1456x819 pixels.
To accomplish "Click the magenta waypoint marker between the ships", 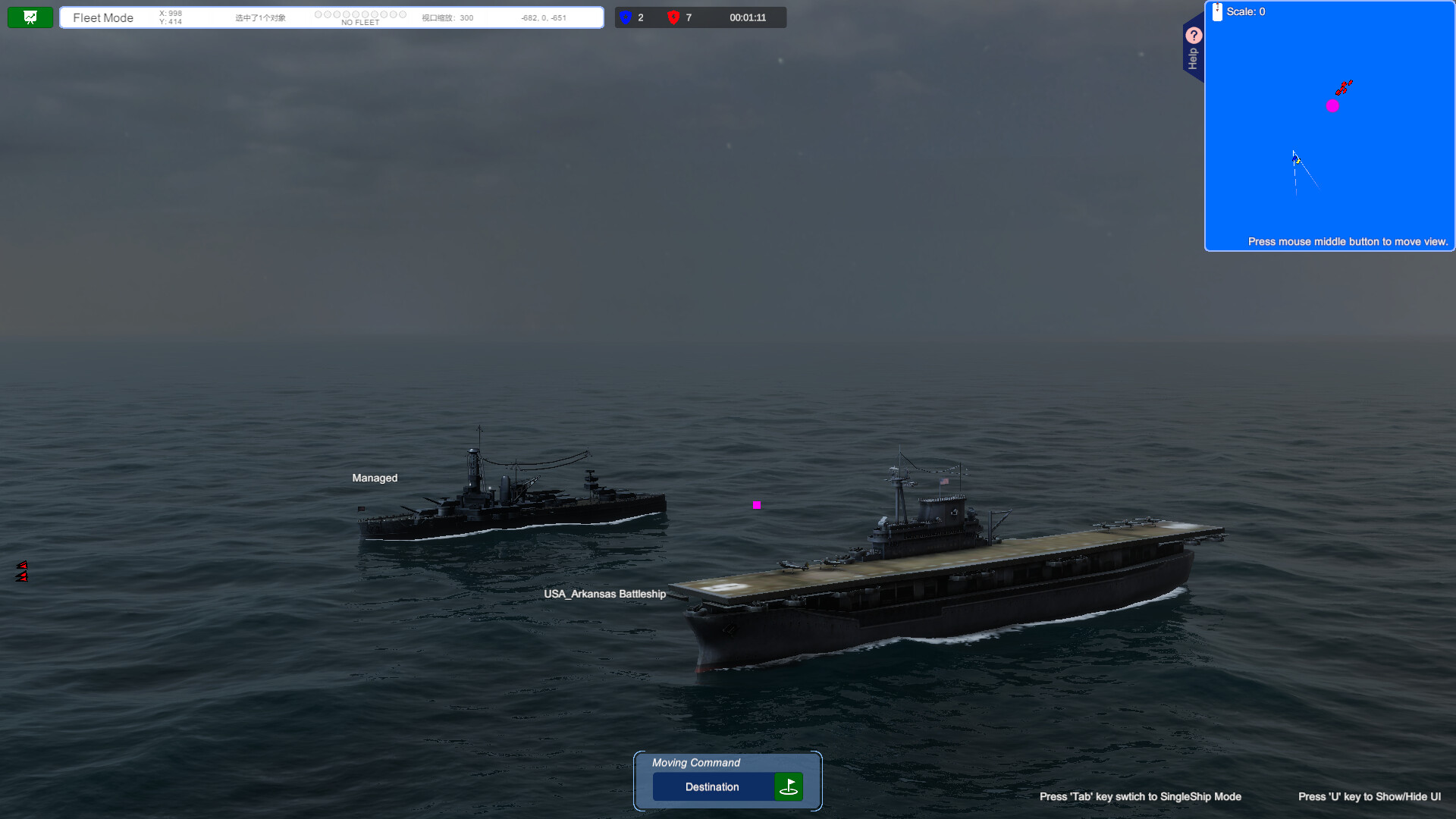I will coord(756,504).
